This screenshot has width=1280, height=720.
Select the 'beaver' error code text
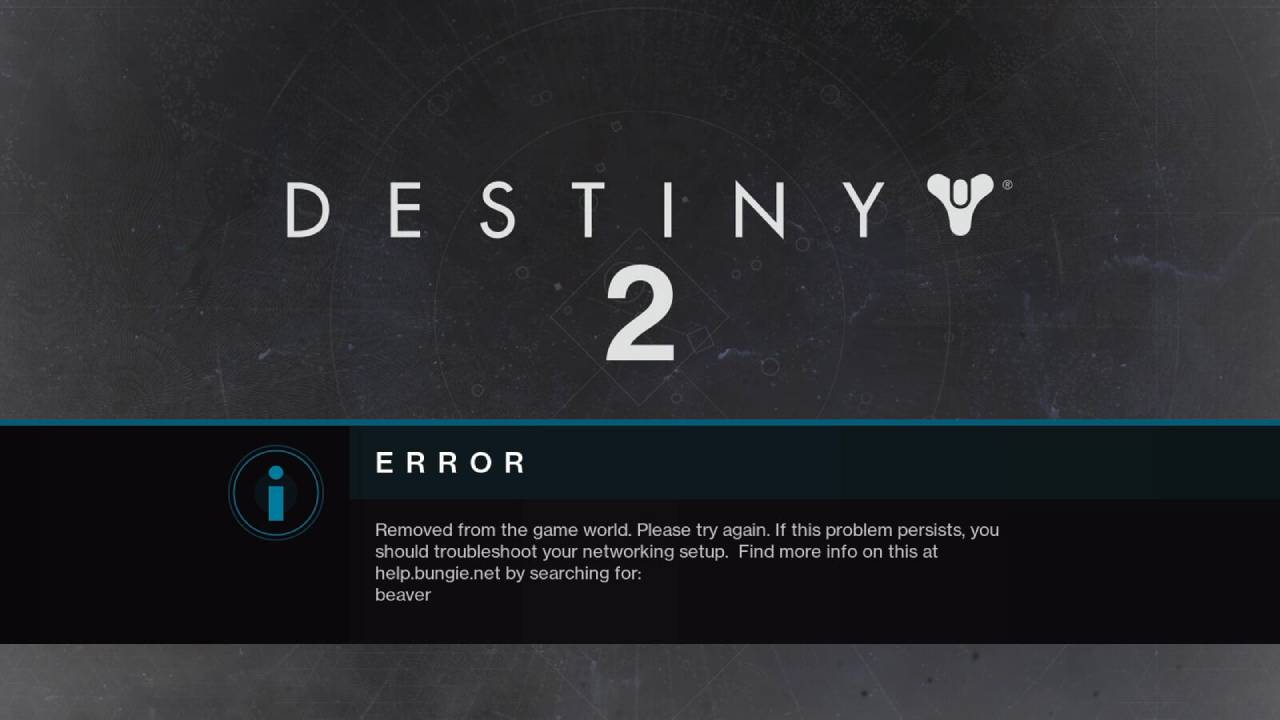pyautogui.click(x=403, y=594)
